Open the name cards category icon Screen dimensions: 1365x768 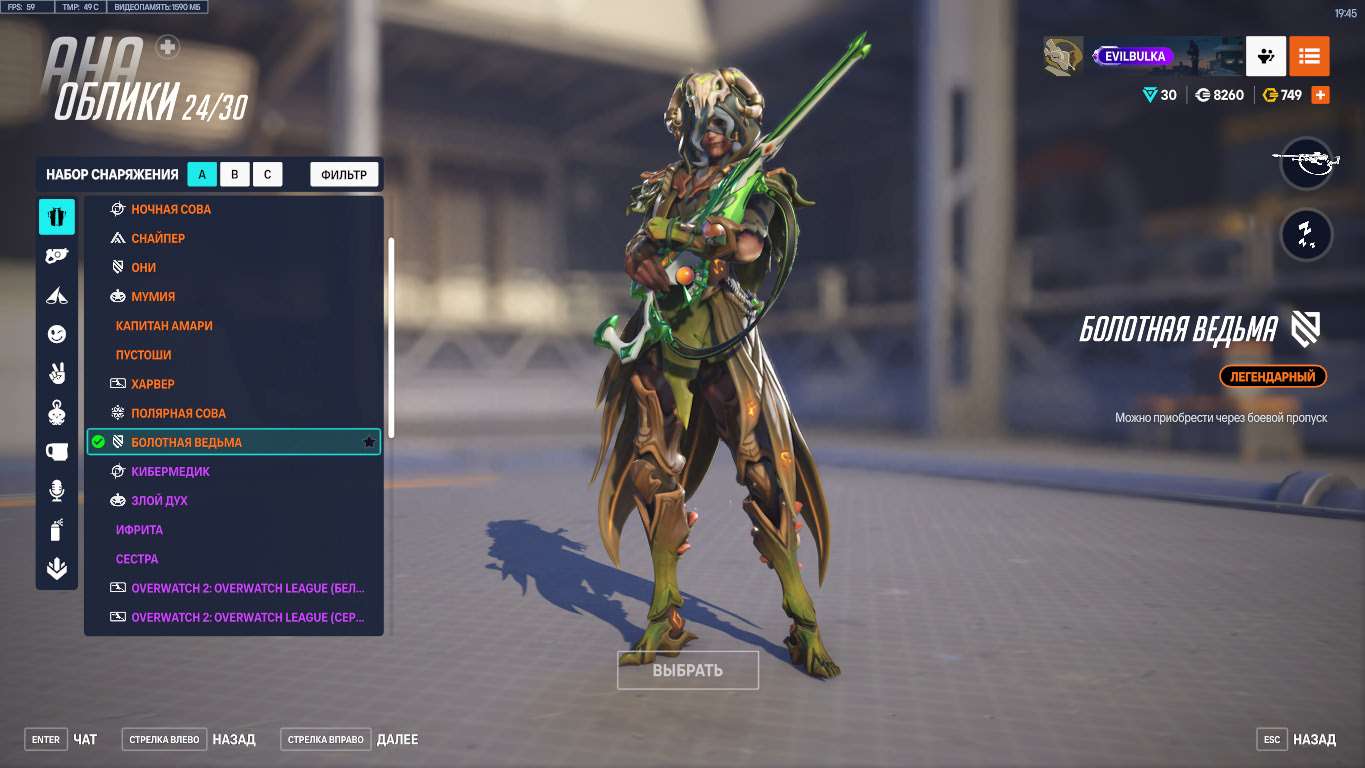tap(56, 568)
